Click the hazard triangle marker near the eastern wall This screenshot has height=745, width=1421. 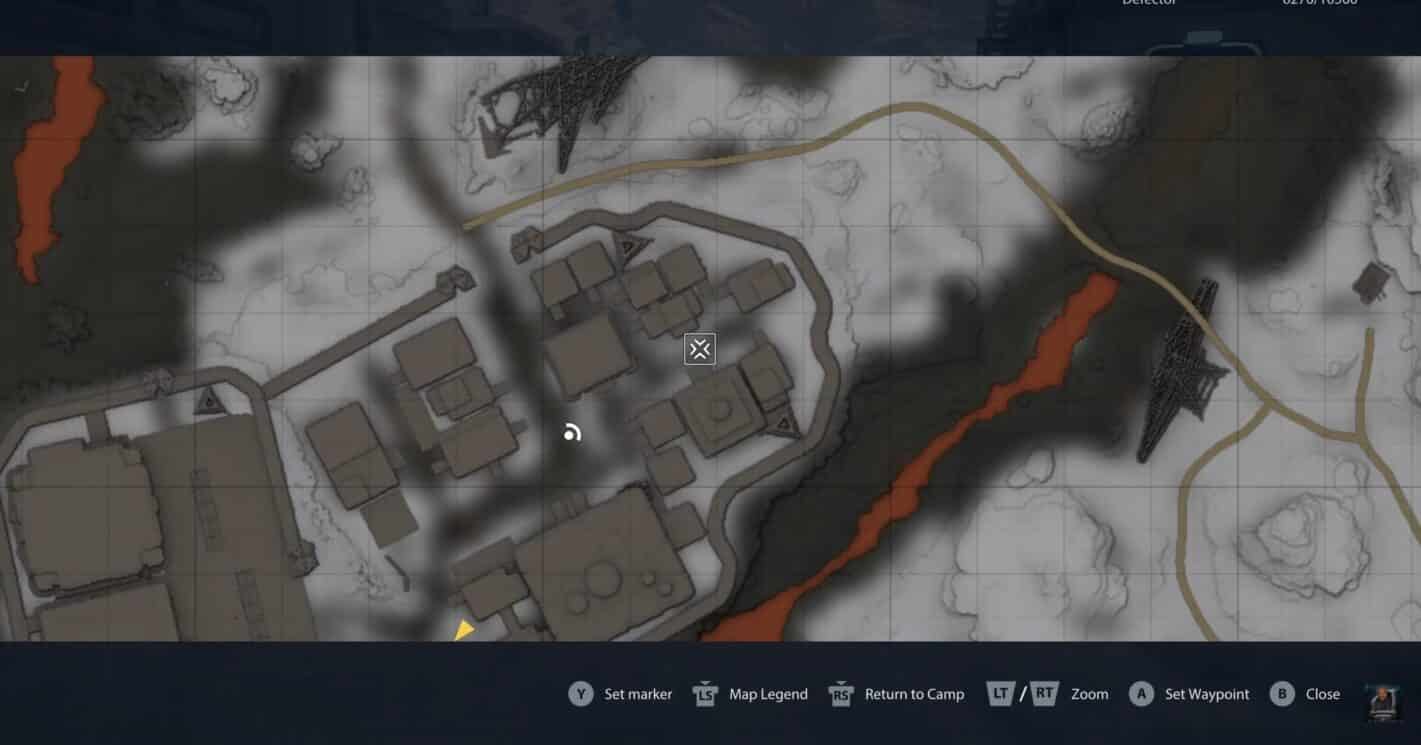[x=782, y=425]
